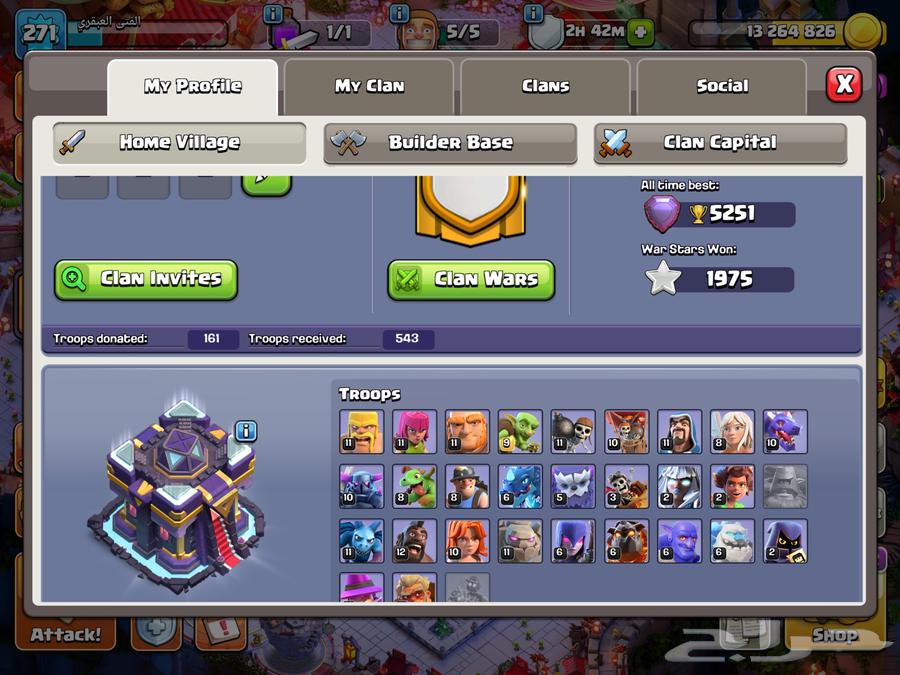This screenshot has height=675, width=900.
Task: Tap the Archer troop icon
Action: 414,431
